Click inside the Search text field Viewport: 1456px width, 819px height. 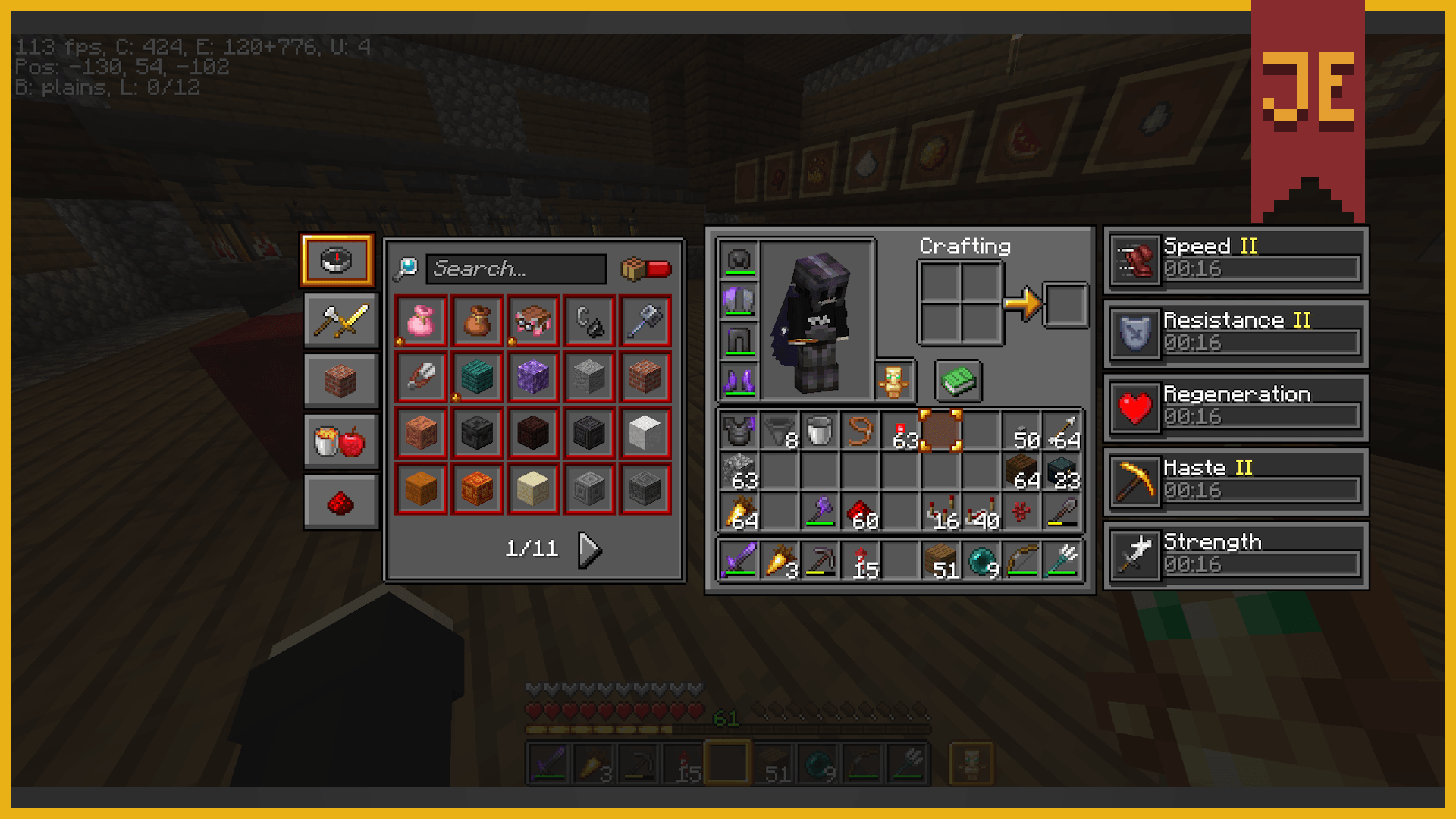click(516, 269)
